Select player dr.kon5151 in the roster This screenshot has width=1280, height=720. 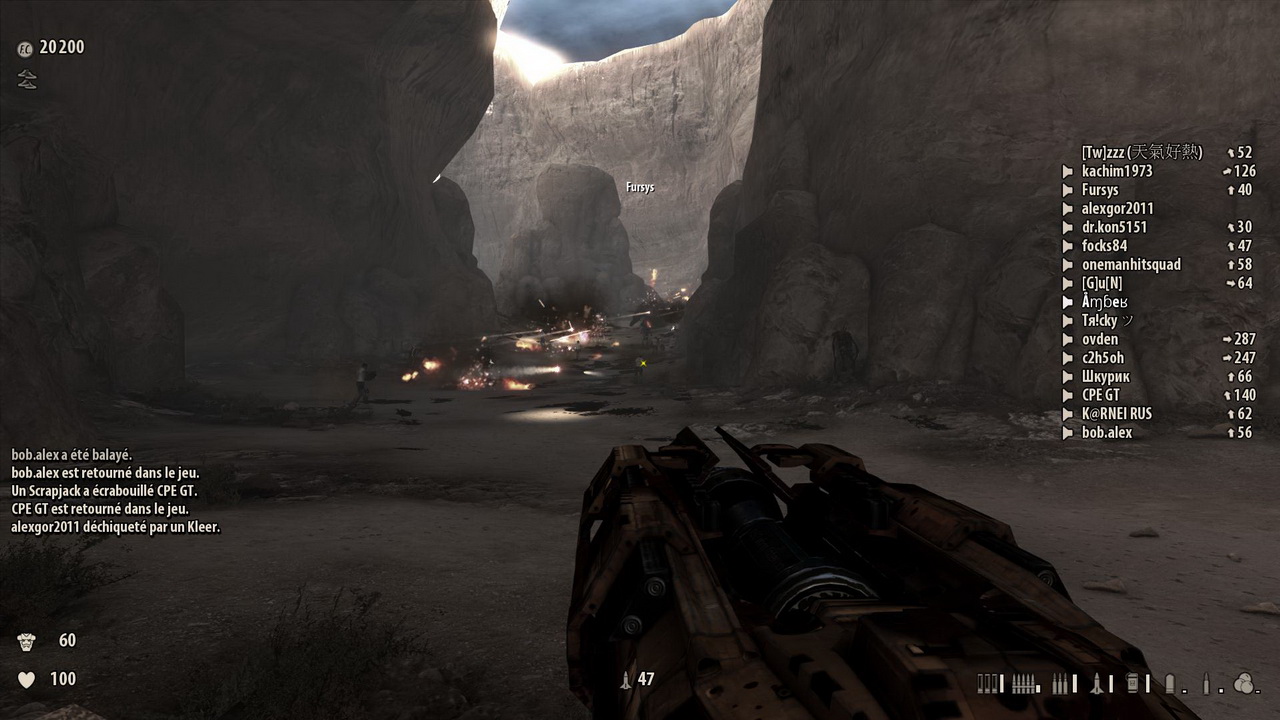[x=1114, y=228]
